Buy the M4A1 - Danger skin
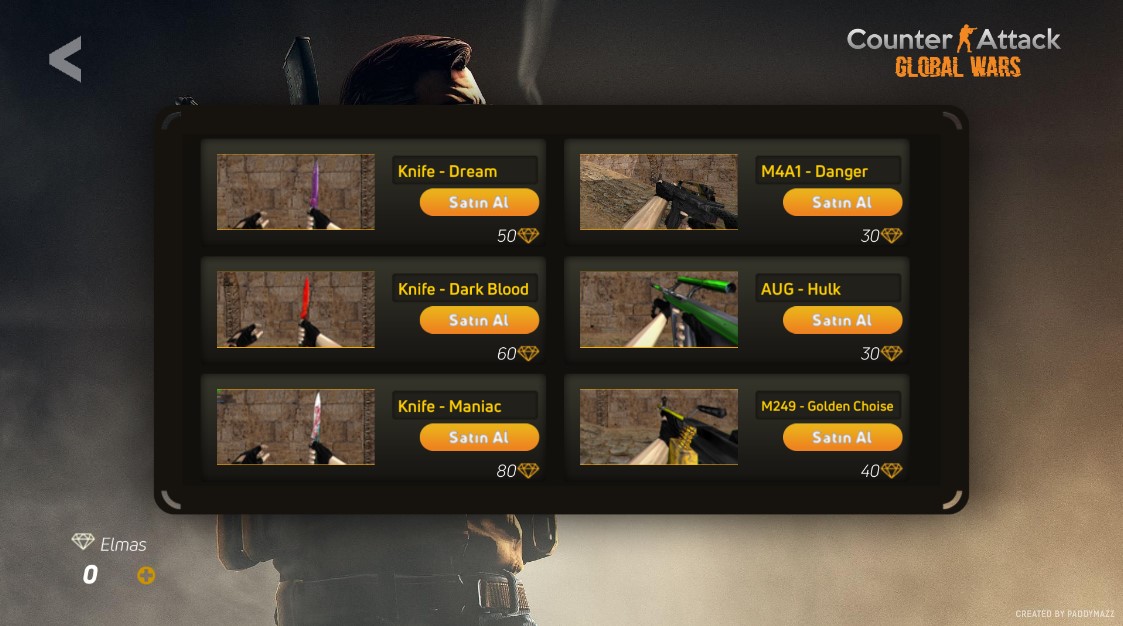The width and height of the screenshot is (1123, 626). click(842, 202)
